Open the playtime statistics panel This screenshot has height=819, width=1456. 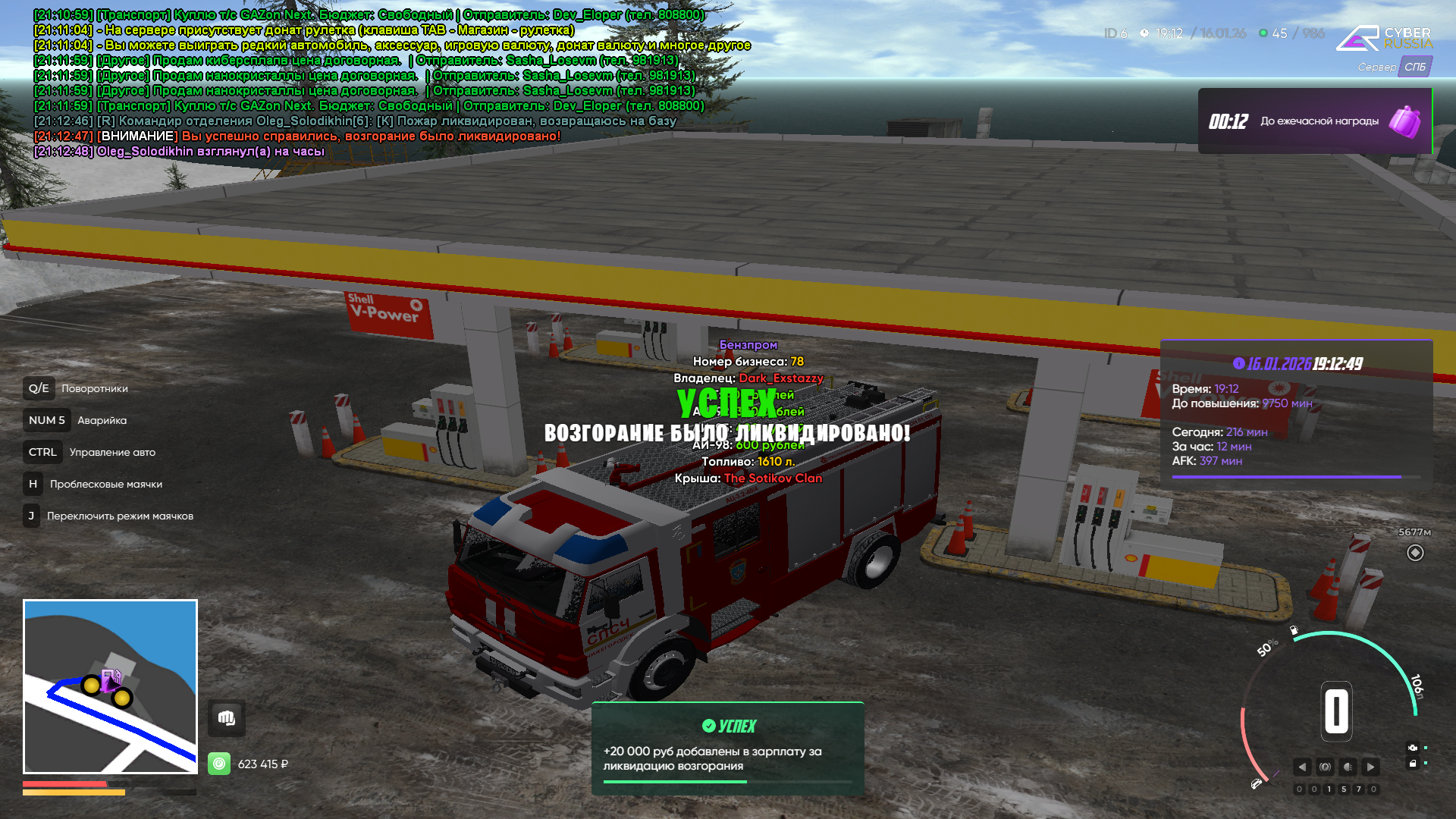tap(1296, 413)
